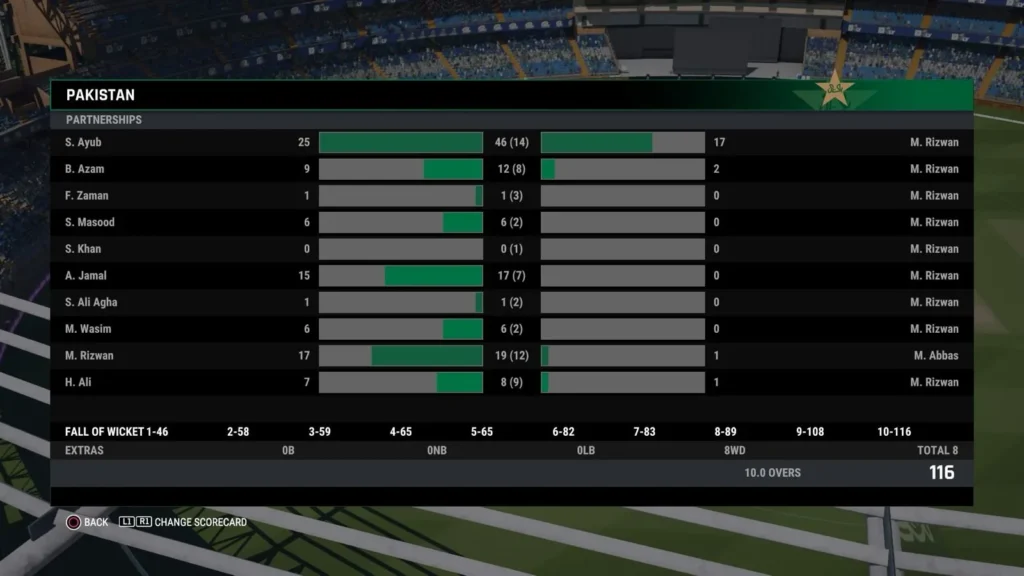Click the S. Khan partnership row
The height and width of the screenshot is (576, 1024).
[x=511, y=249]
